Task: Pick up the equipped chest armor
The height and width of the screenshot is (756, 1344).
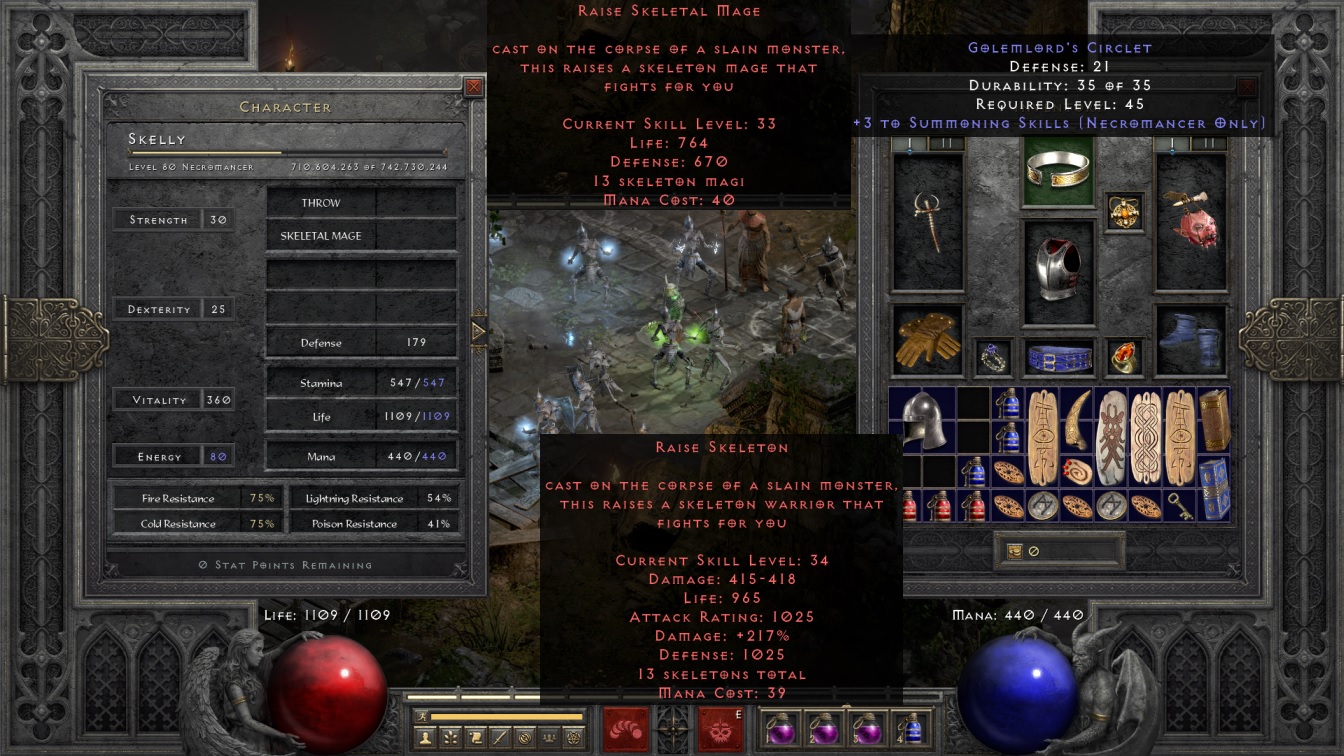Action: pos(1058,270)
